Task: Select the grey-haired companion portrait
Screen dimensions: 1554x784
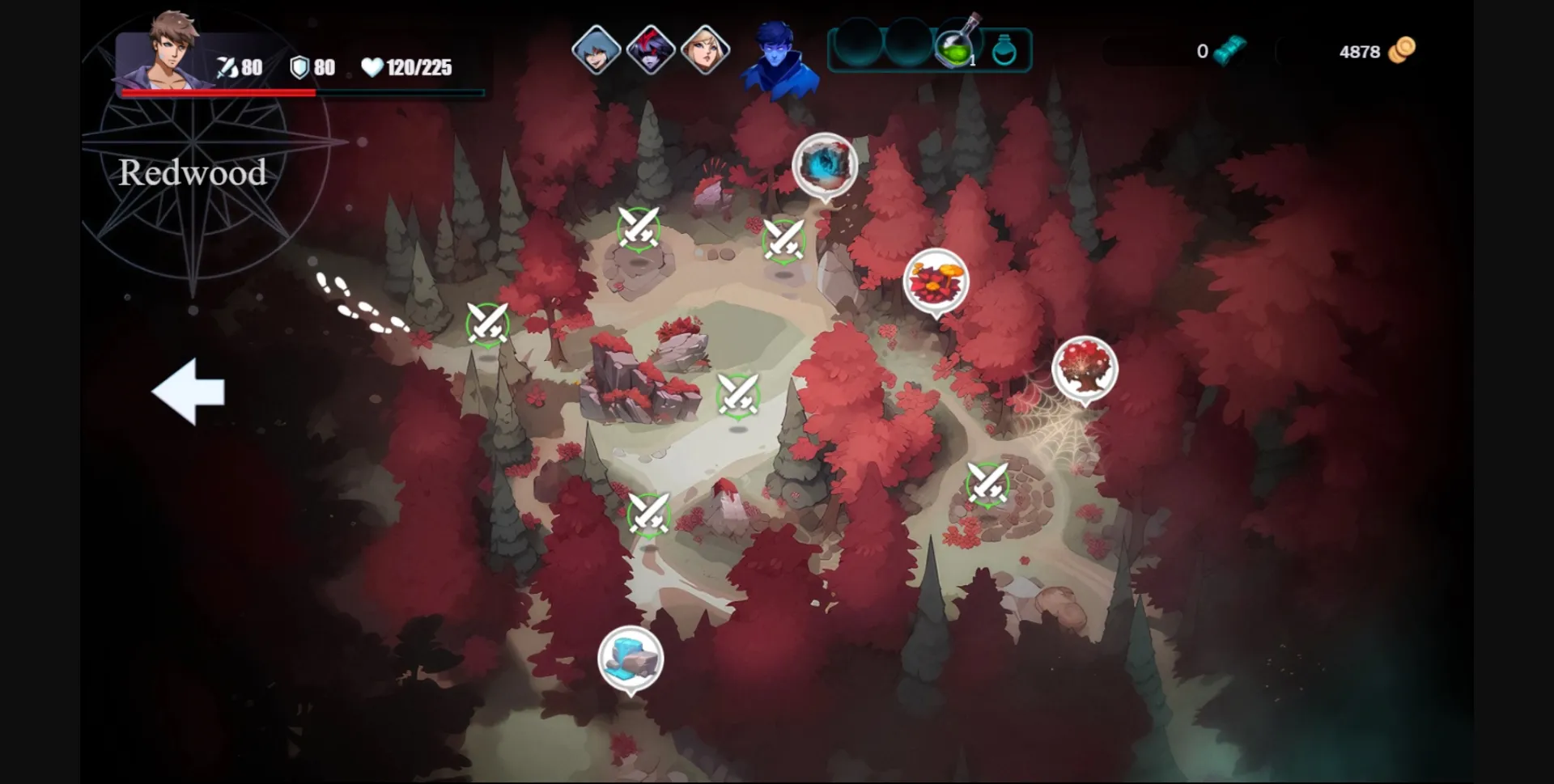Action: click(596, 49)
